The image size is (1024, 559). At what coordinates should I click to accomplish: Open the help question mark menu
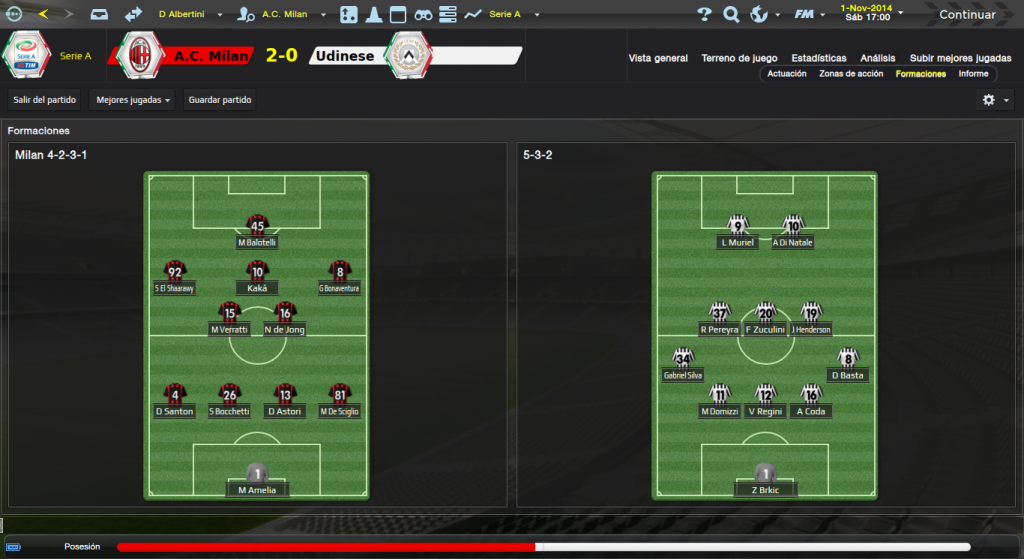704,15
